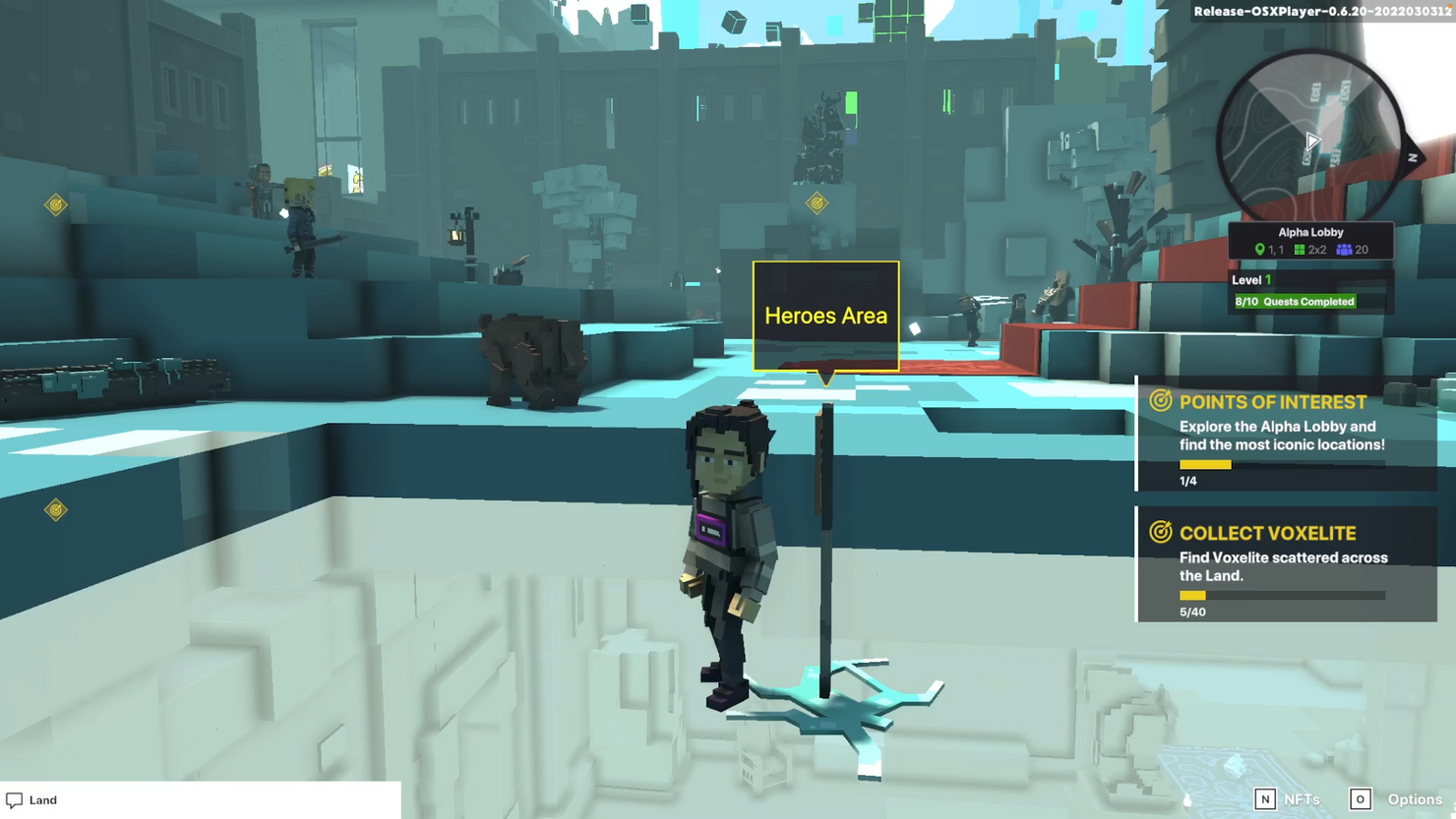Click the 8/10 Quests Completed progress bar
1456x819 pixels.
pyautogui.click(x=1296, y=301)
